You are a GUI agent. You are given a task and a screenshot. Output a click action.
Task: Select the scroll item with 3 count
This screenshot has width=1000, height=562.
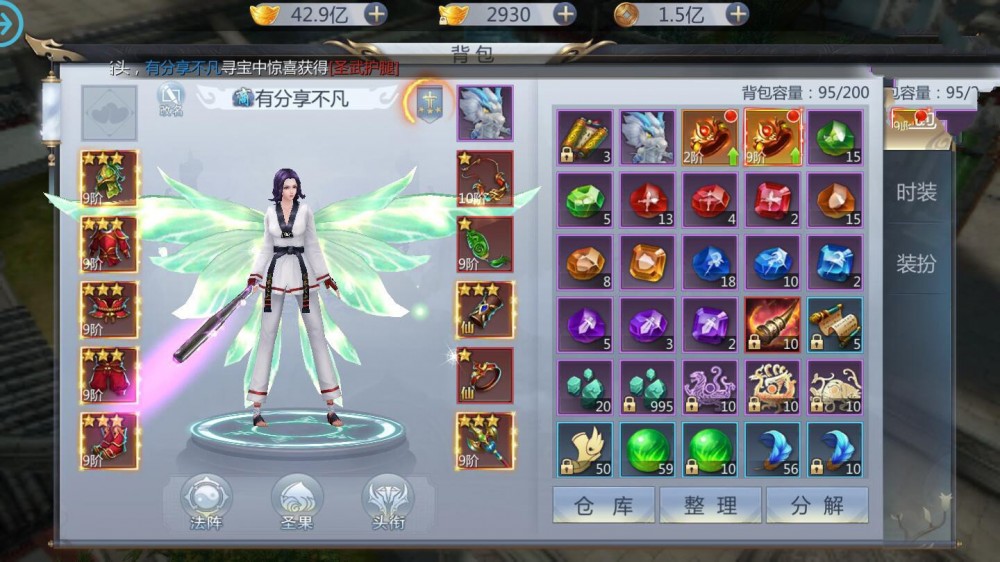pyautogui.click(x=585, y=137)
